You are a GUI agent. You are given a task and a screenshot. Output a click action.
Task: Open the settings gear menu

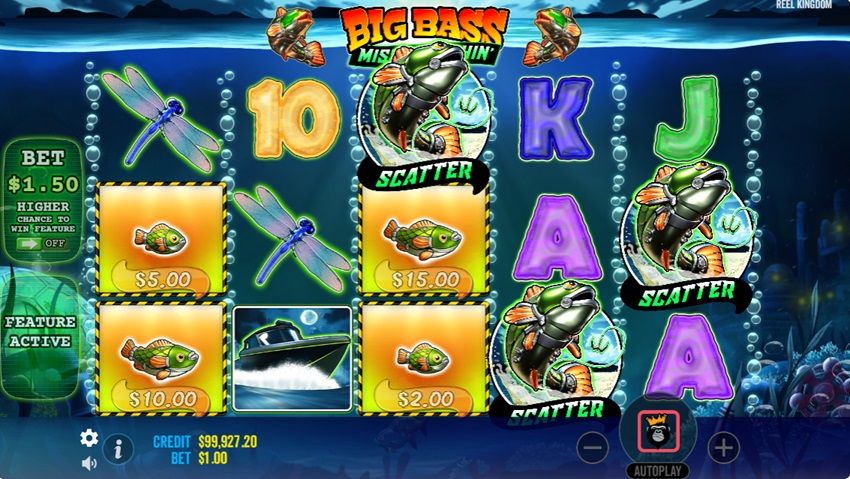89,437
